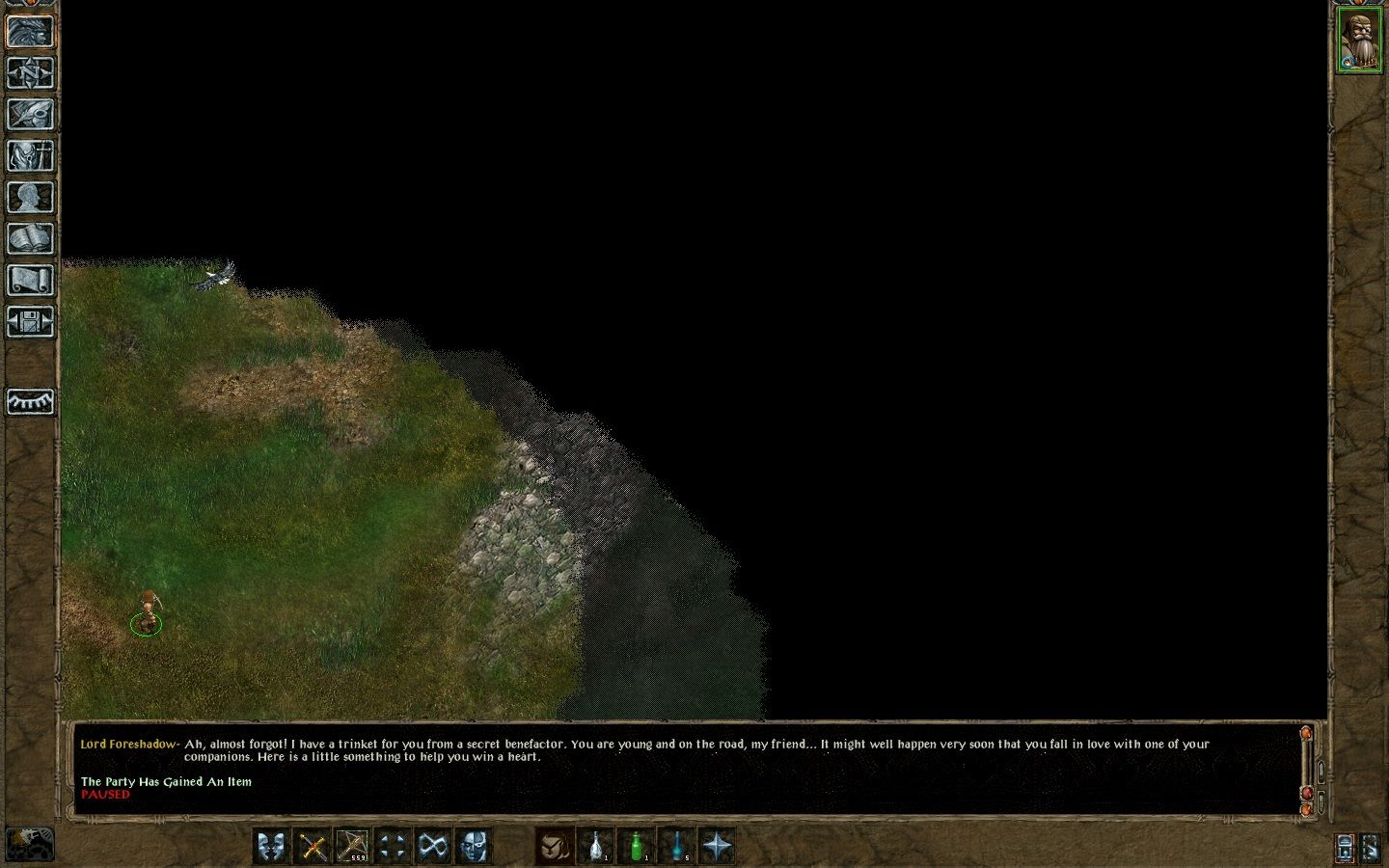This screenshot has height=868, width=1389.
Task: Open the inventory screen
Action: [30, 155]
